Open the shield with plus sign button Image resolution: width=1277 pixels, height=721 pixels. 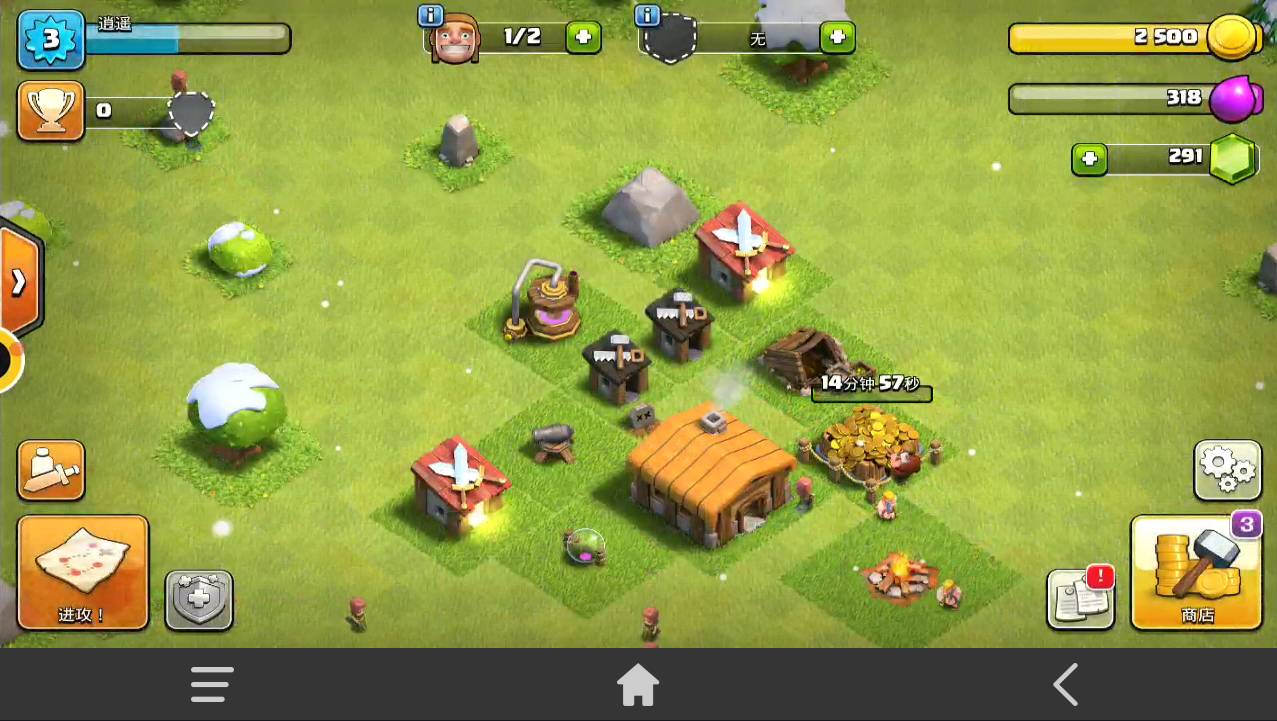pos(199,600)
